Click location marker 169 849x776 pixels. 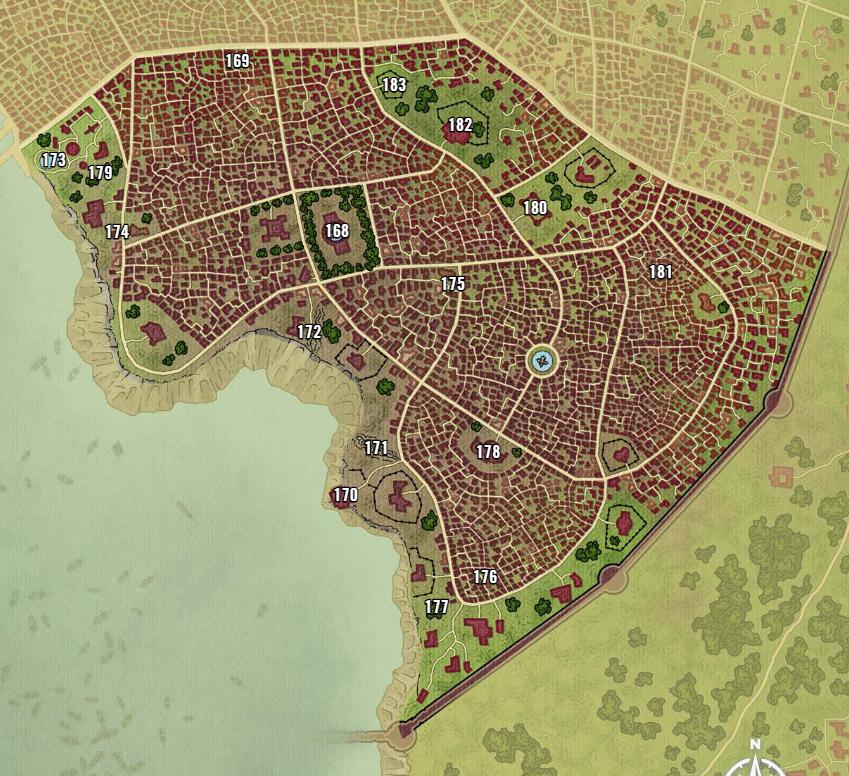click(237, 61)
